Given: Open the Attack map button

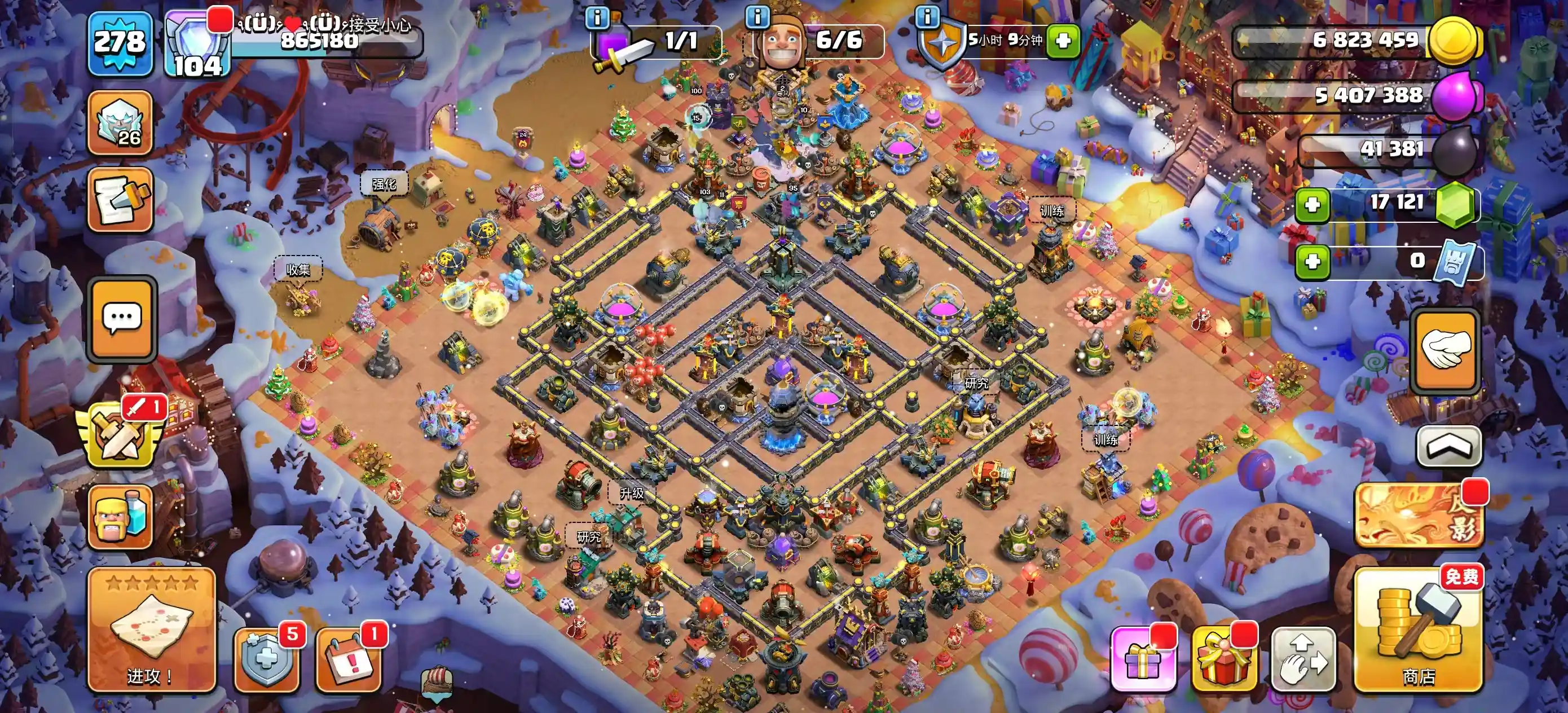Looking at the screenshot, I should [x=152, y=630].
